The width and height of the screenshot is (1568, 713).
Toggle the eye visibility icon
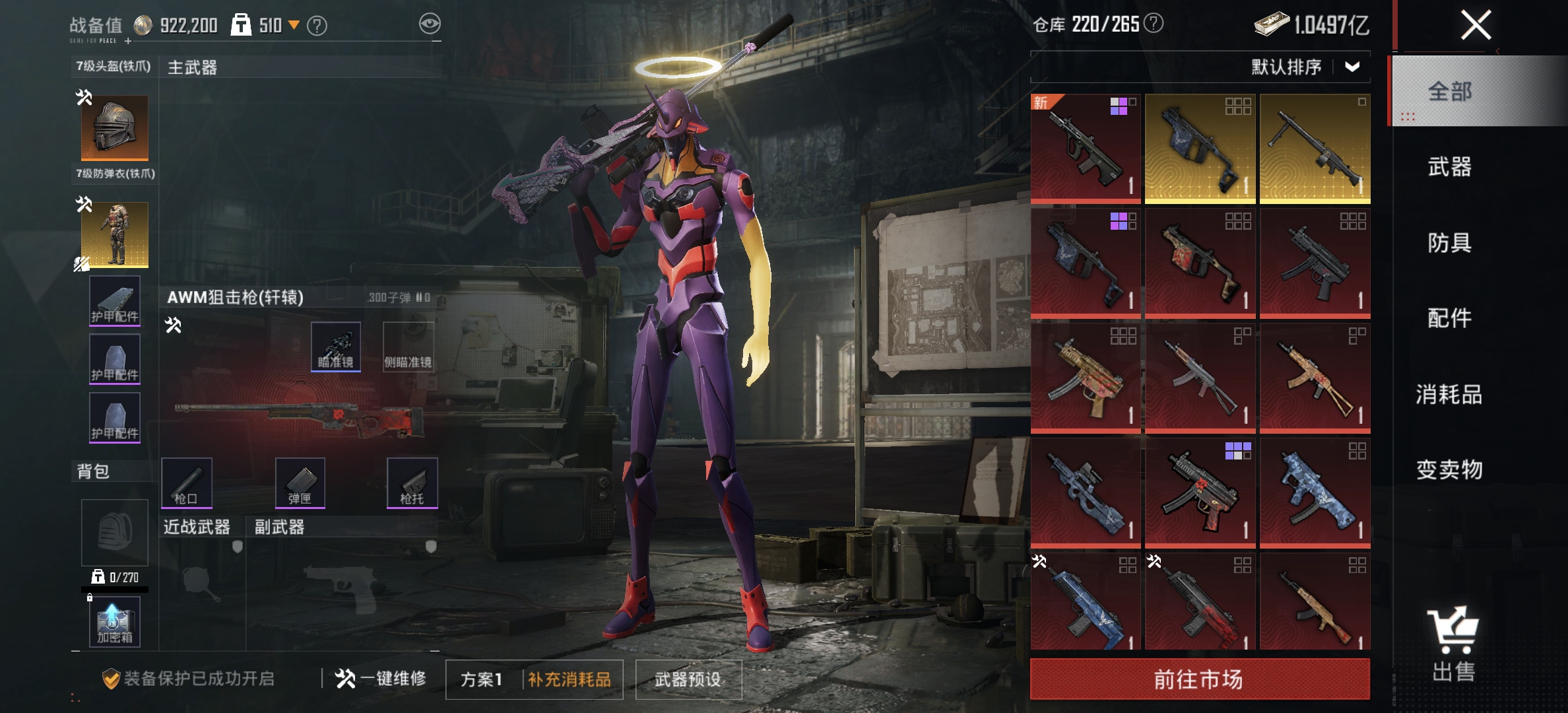point(430,24)
